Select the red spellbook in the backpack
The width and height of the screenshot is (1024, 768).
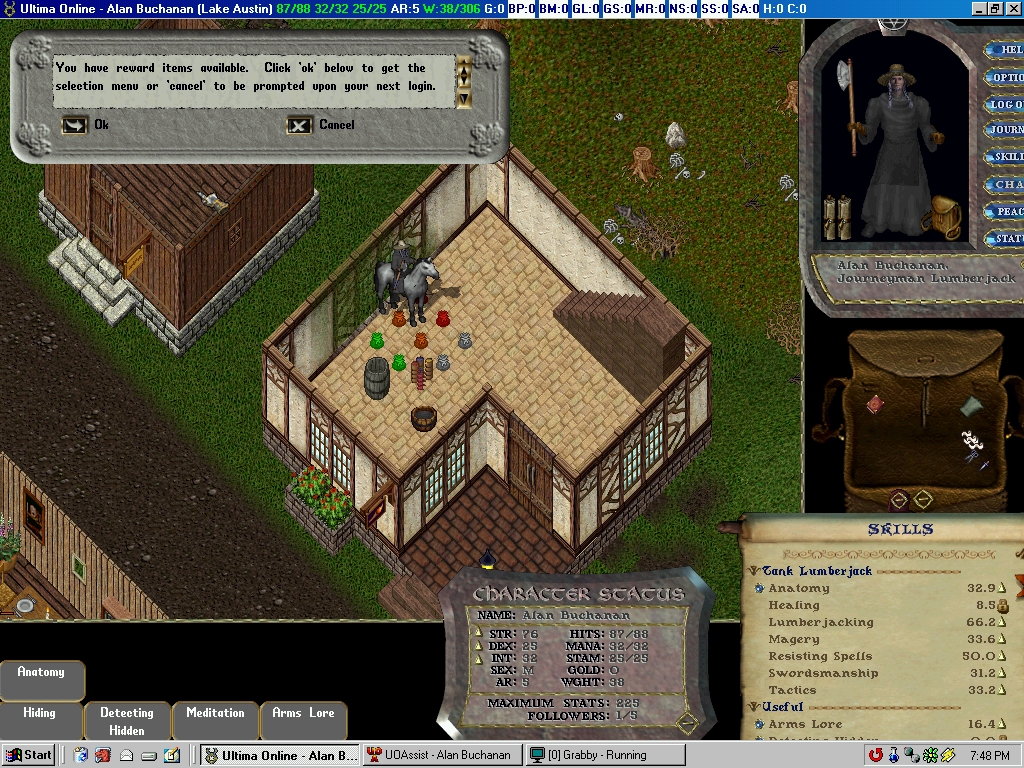875,404
